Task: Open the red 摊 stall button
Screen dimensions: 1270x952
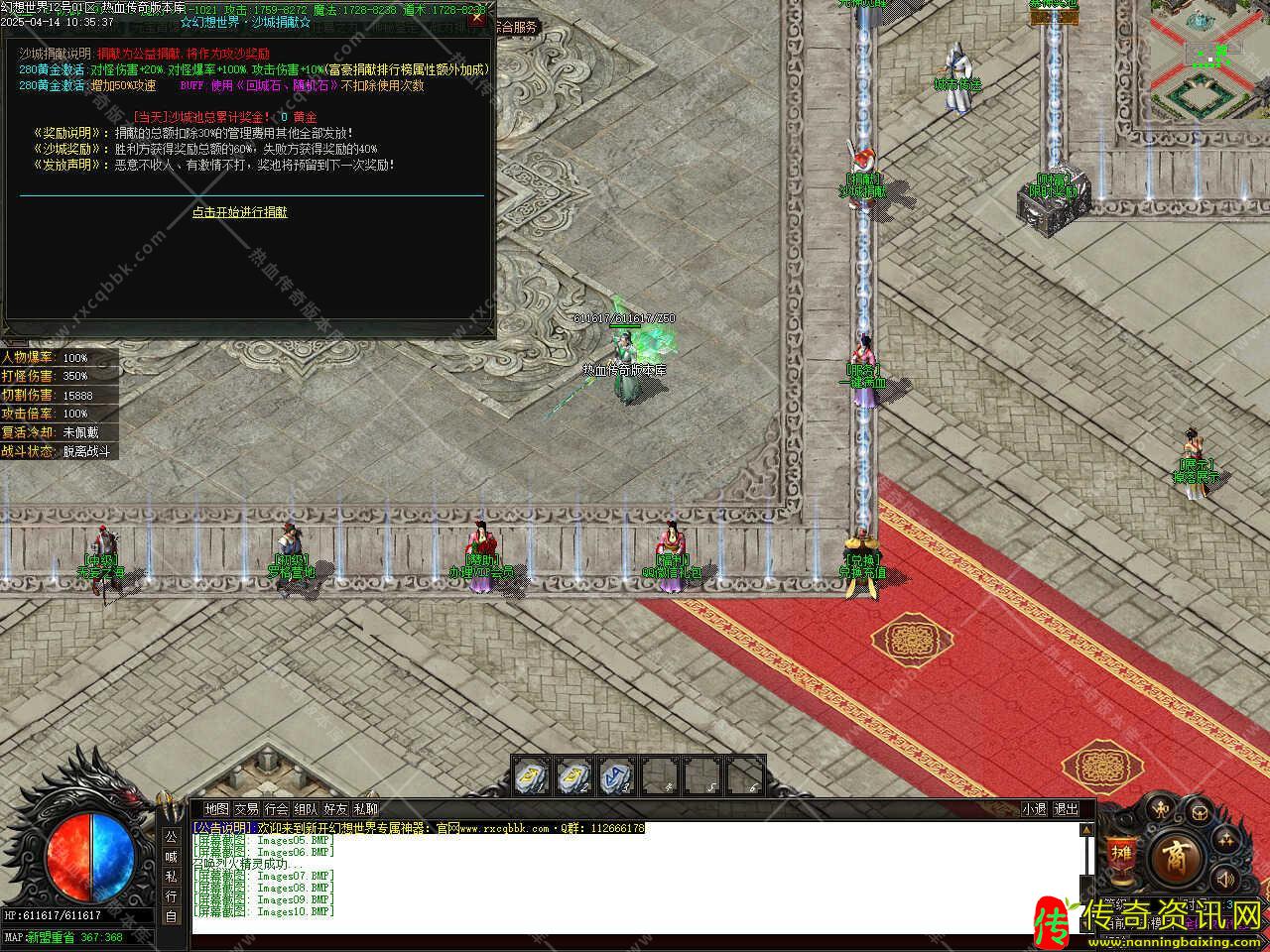Action: [1121, 855]
